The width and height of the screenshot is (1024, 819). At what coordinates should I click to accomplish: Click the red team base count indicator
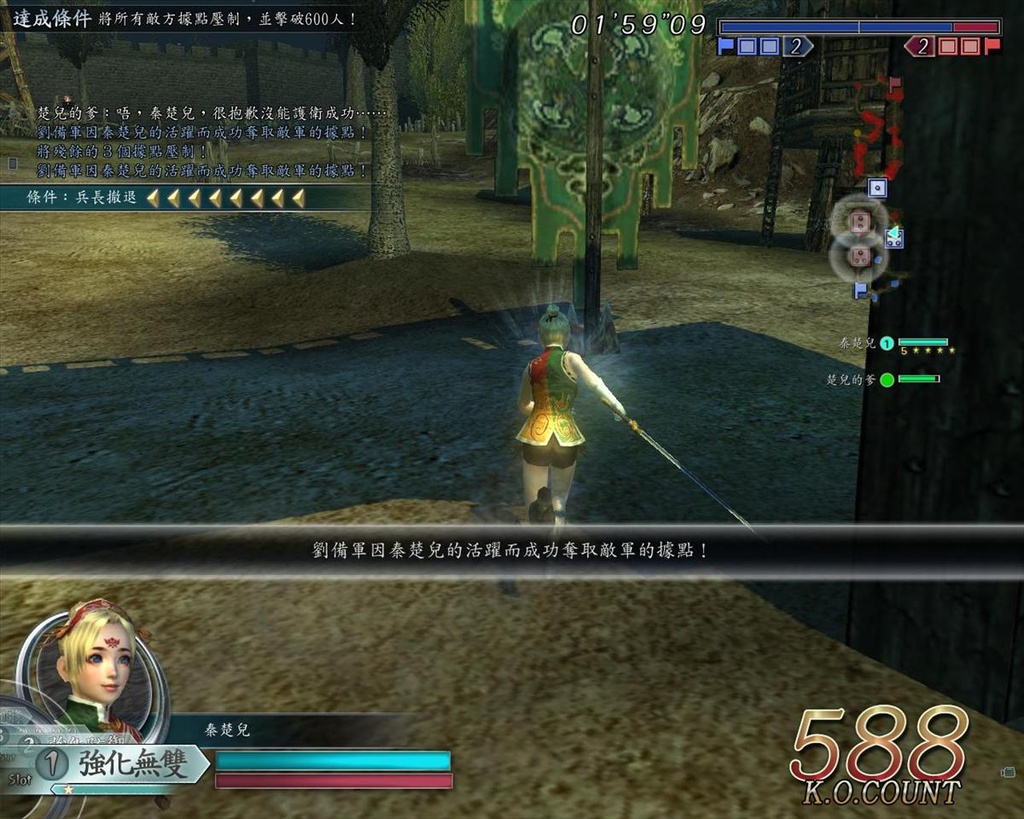coord(952,46)
